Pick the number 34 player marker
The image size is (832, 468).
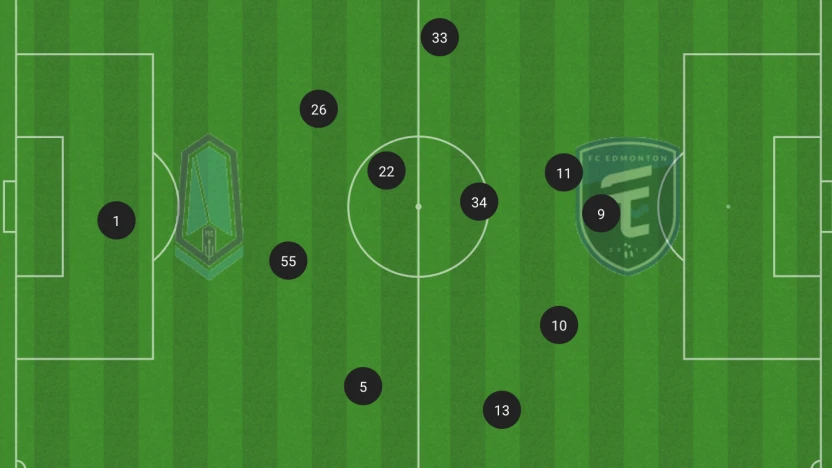(x=479, y=202)
